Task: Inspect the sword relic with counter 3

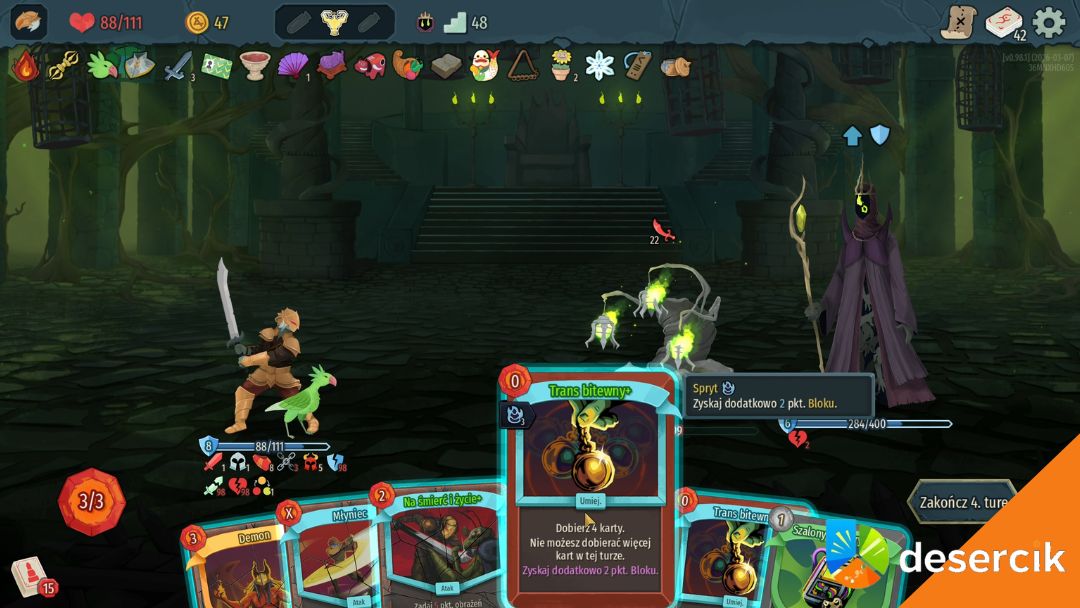Action: coord(178,66)
